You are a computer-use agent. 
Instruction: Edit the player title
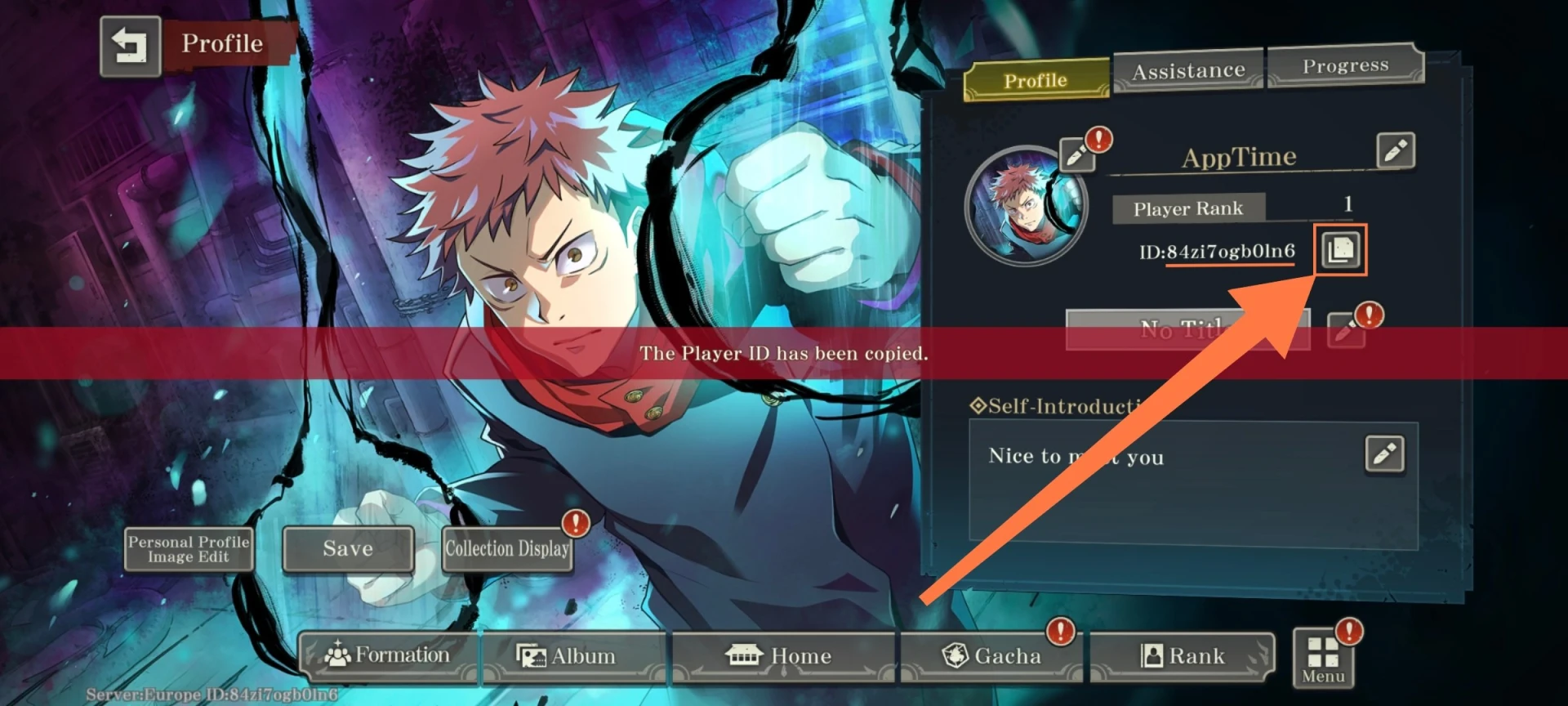tap(1345, 330)
